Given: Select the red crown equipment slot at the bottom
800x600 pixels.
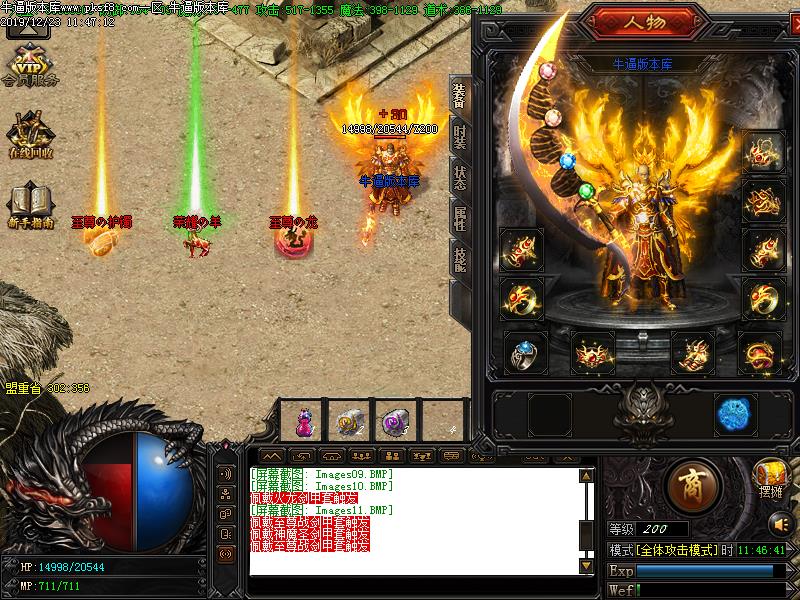Looking at the screenshot, I should [x=592, y=353].
